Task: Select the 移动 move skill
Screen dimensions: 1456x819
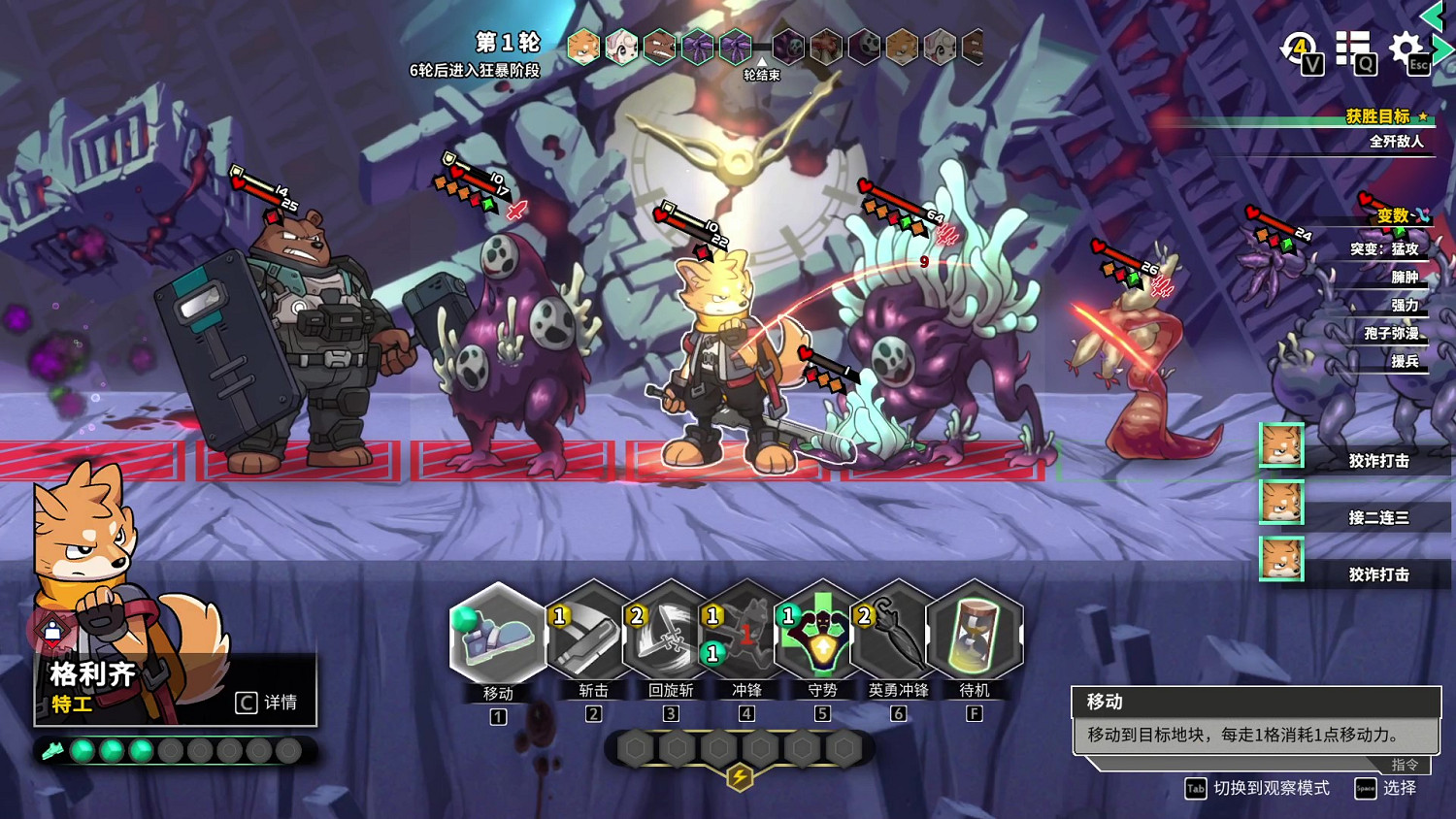Action: [498, 636]
